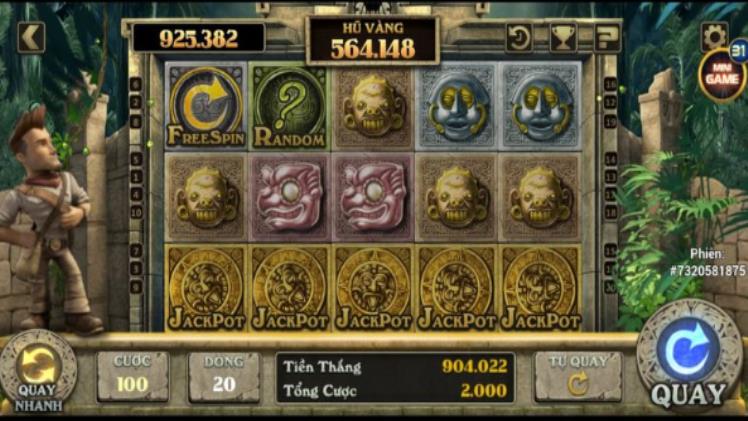Change the CƯỢC bet amount

pyautogui.click(x=132, y=376)
